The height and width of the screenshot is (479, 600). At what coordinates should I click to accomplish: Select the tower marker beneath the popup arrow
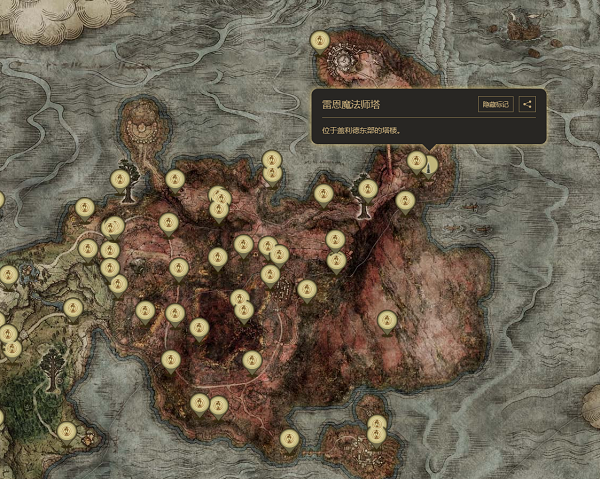430,165
